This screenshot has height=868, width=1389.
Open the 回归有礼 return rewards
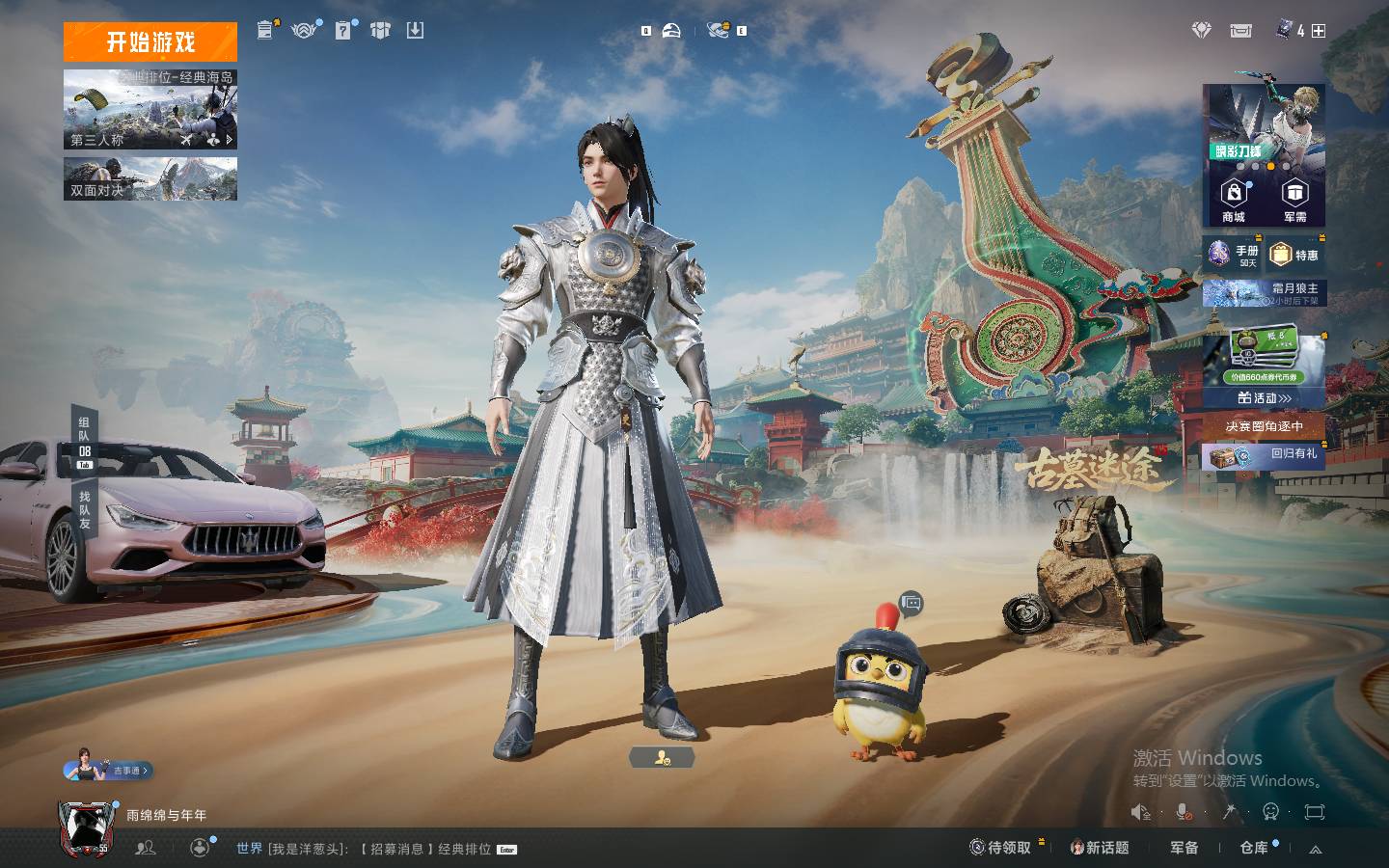point(1265,455)
